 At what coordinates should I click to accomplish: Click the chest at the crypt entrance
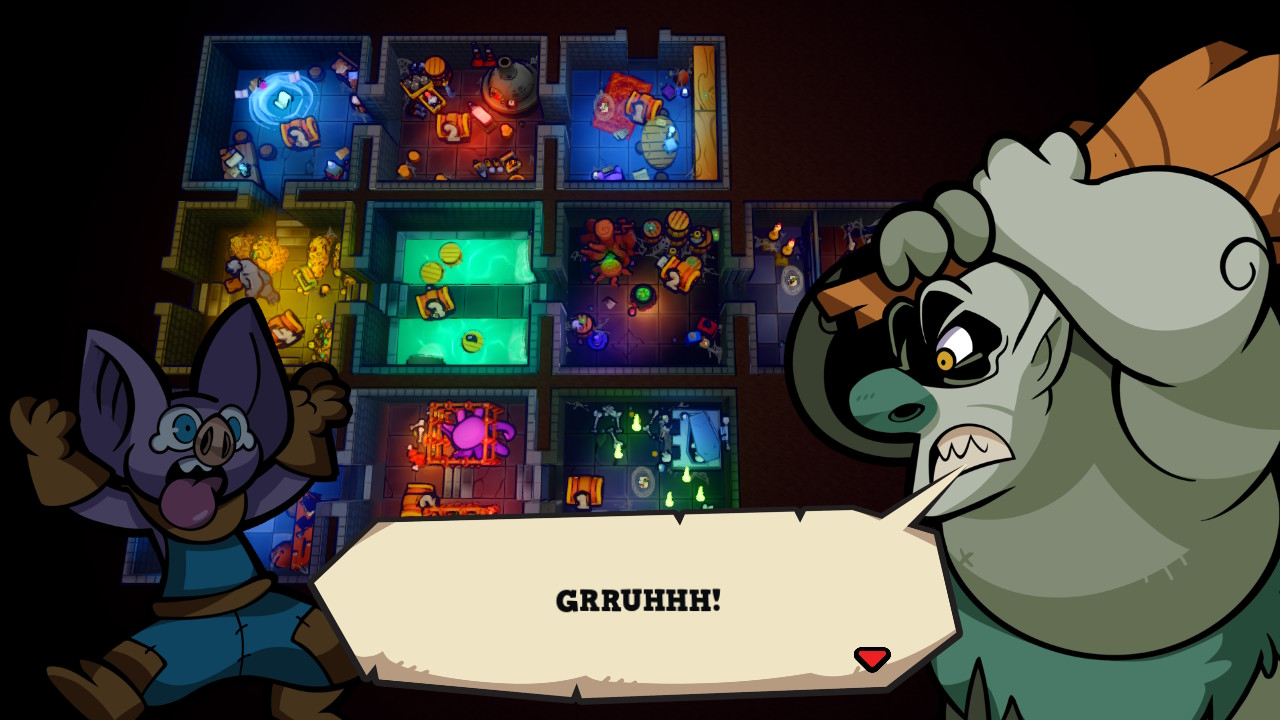tap(585, 491)
